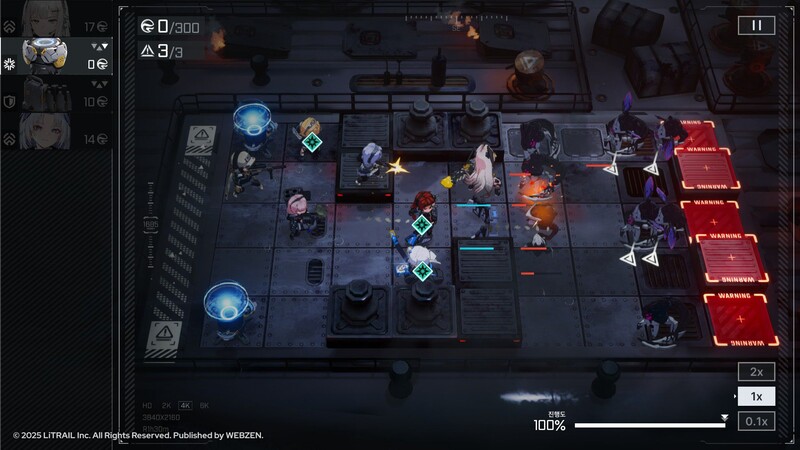Select the 1x speed option
Image resolution: width=800 pixels, height=450 pixels.
[x=756, y=397]
